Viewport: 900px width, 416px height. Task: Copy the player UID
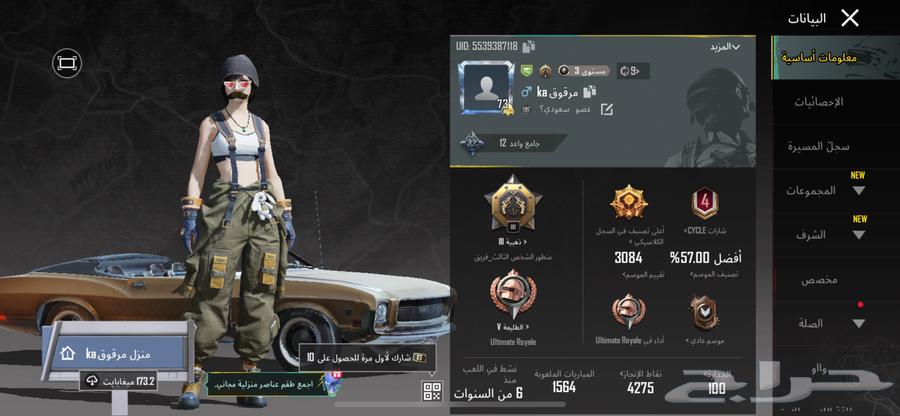[529, 46]
